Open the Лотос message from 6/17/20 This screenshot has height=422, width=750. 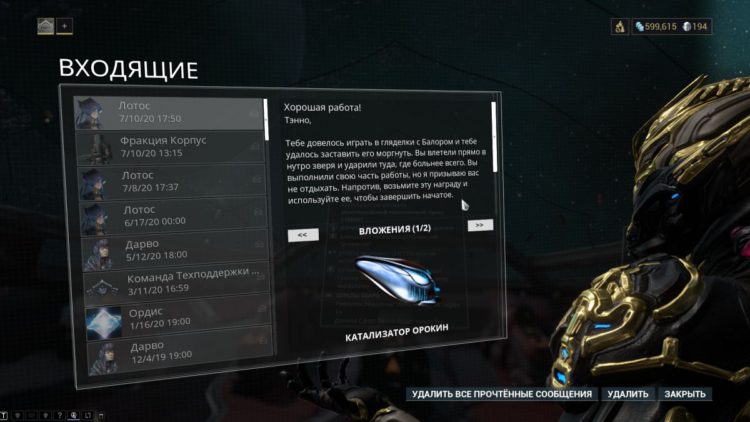tap(168, 216)
